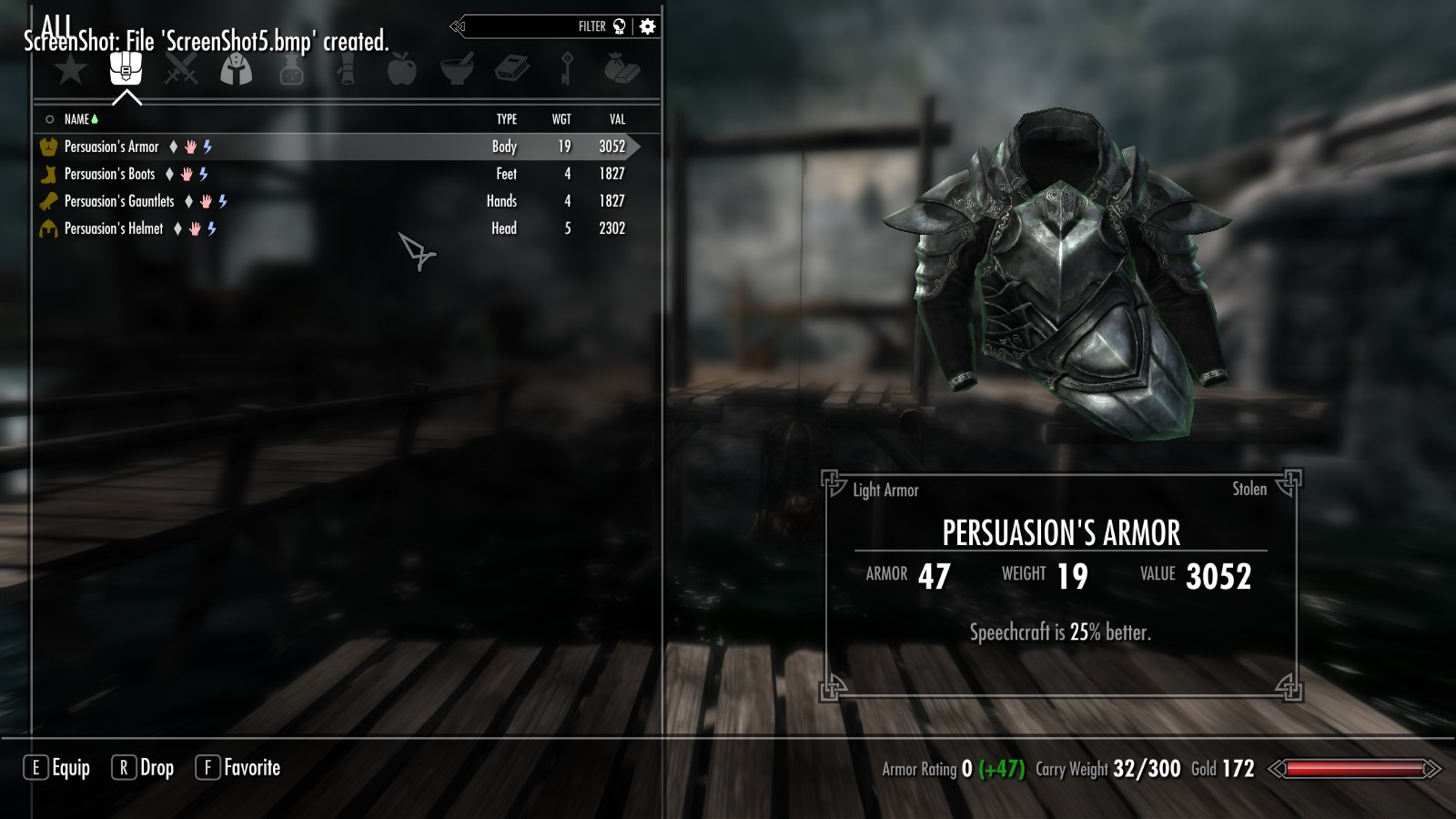
Task: Select the Persuasion's Armor row
Action: [x=112, y=147]
